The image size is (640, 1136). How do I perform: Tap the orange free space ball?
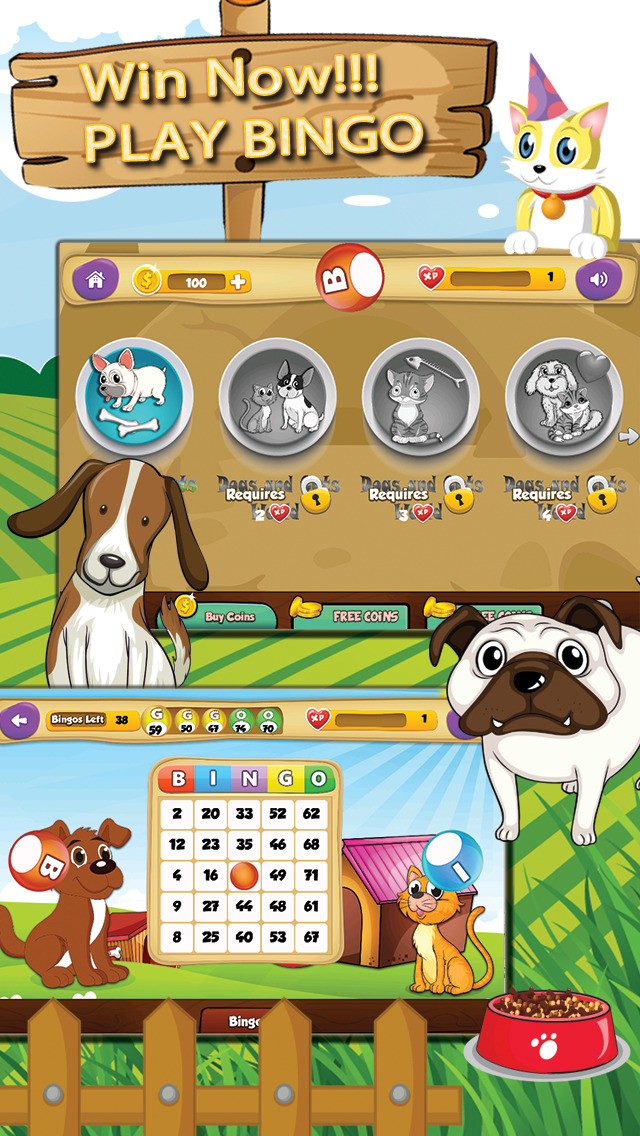pos(246,876)
